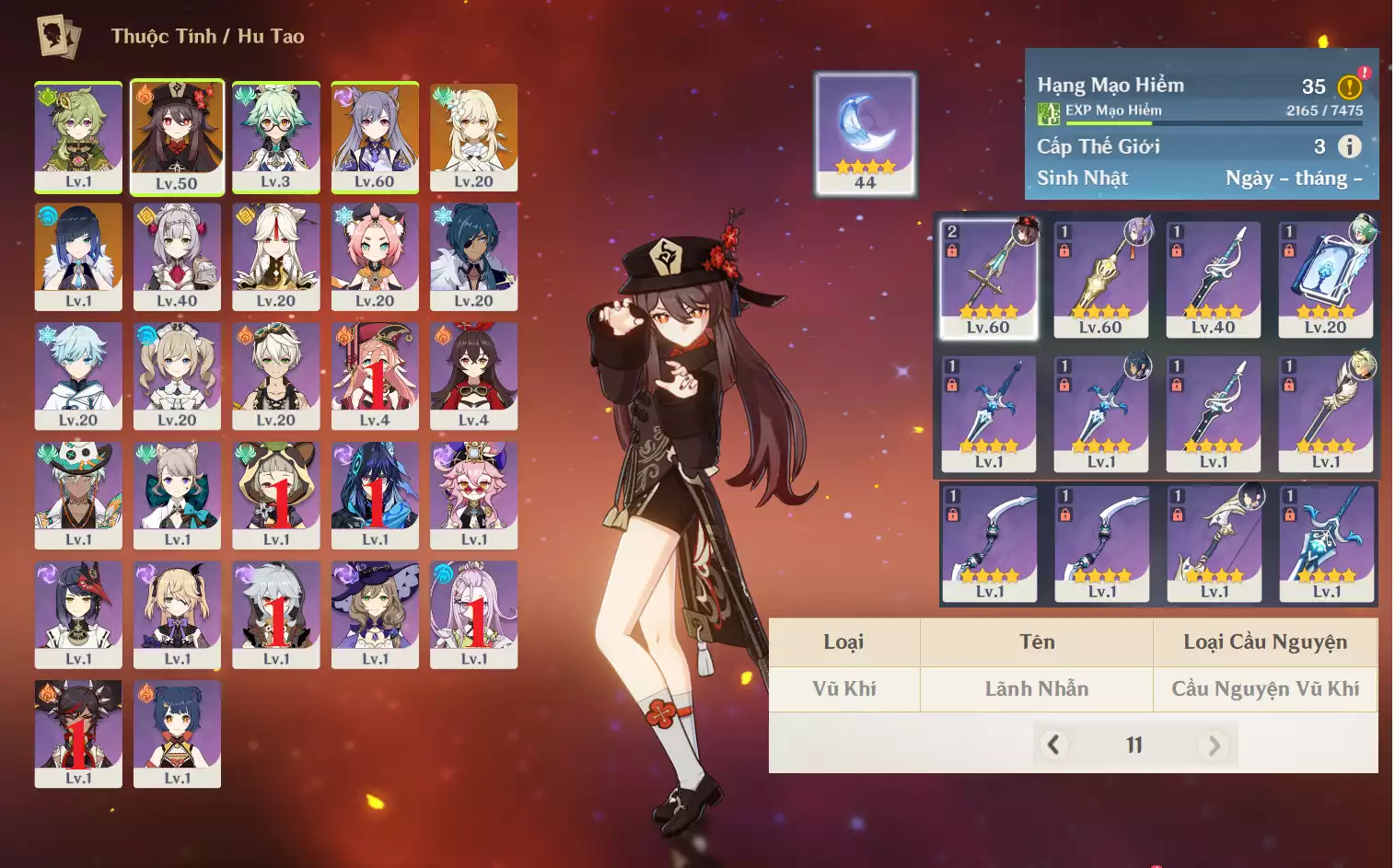Pick the blue catalyst book at Lv.20
Screen dimensions: 1395x868
pos(1325,279)
